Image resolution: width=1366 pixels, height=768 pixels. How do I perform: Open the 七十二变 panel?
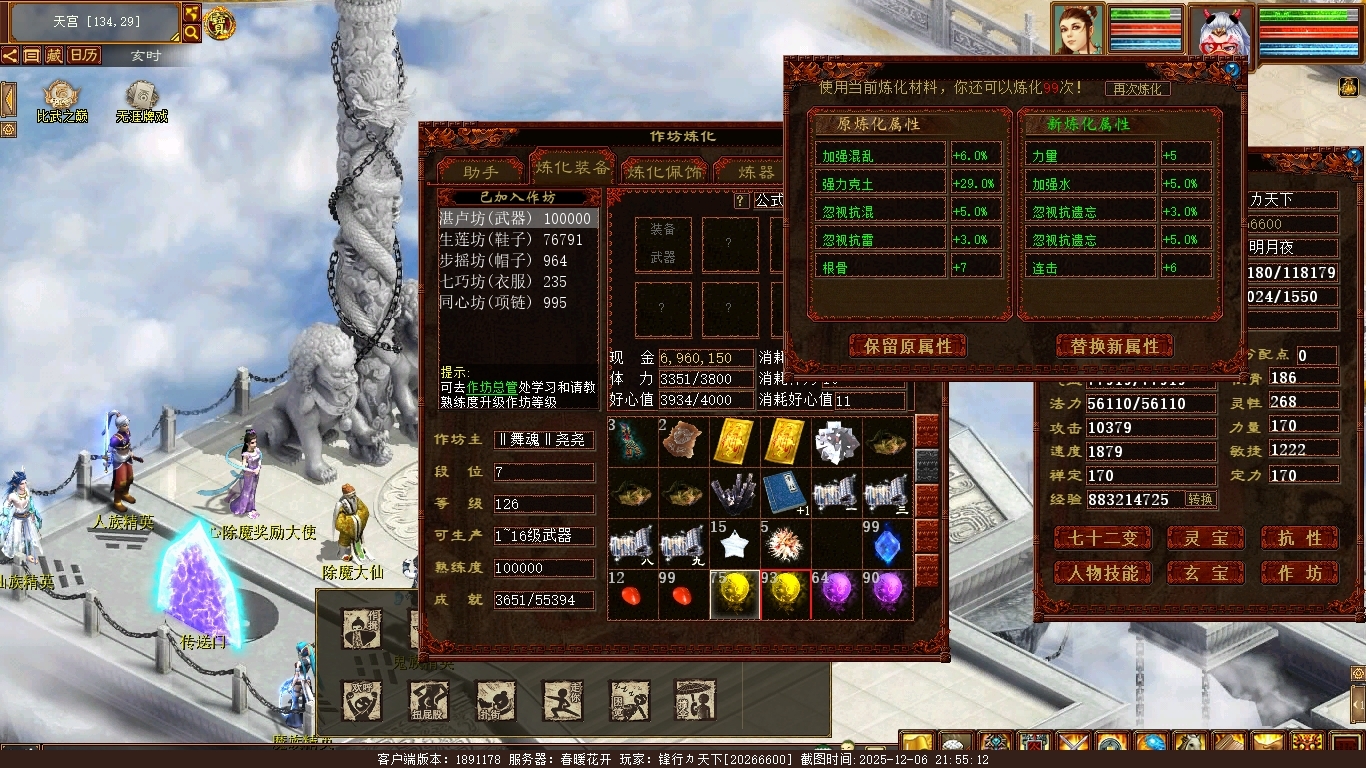coord(1103,538)
